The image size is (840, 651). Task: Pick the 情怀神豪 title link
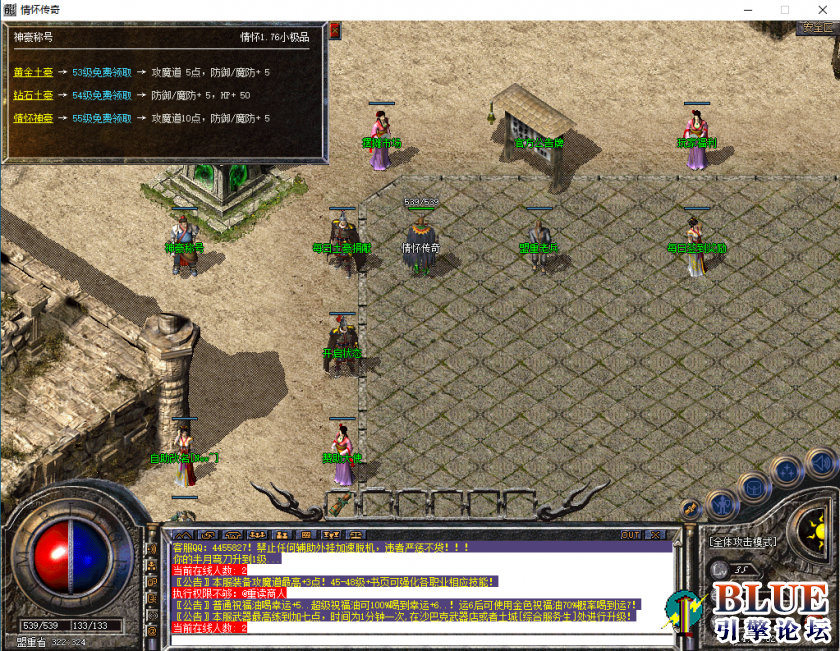tap(31, 119)
